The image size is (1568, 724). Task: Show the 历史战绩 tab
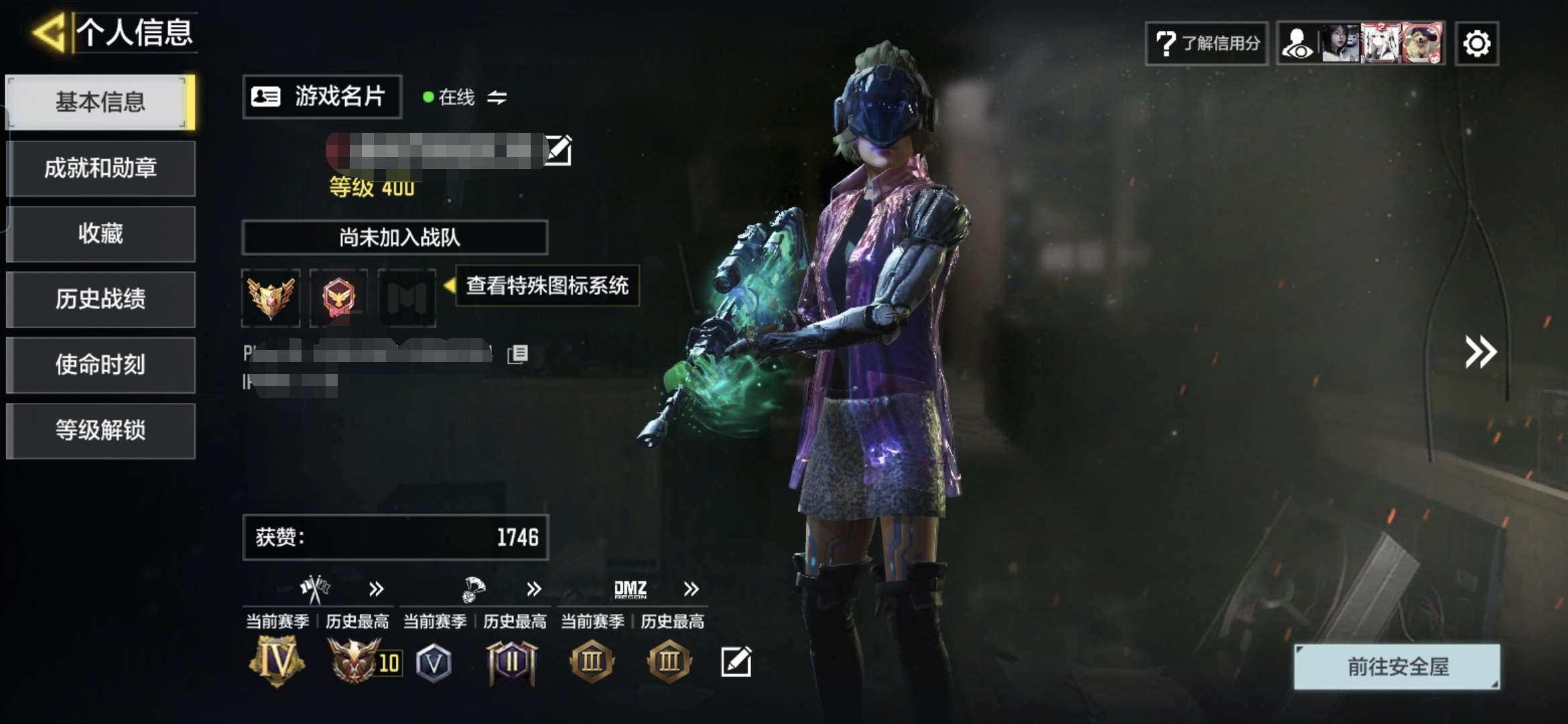tap(101, 299)
